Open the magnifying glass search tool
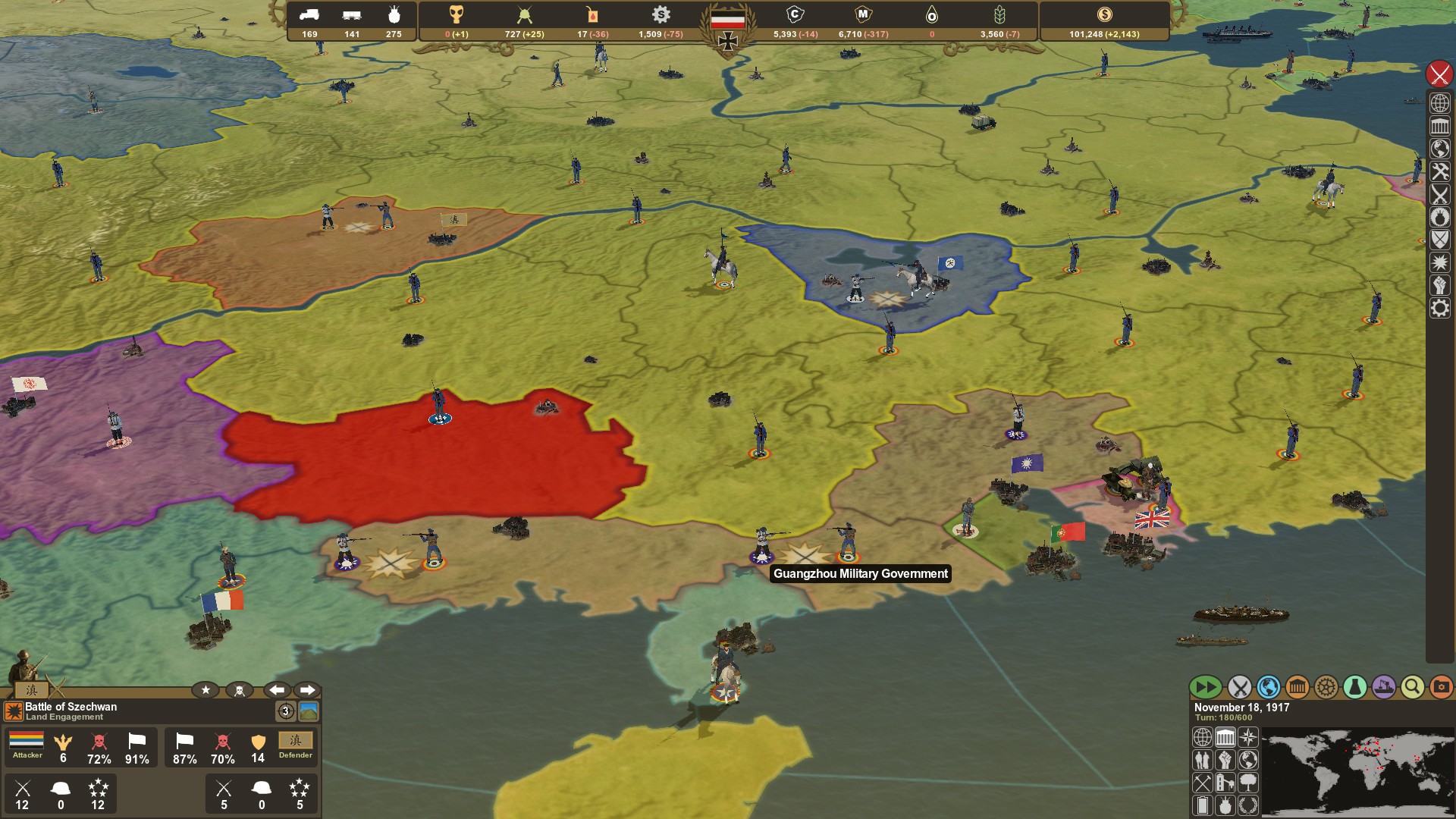 coord(1412,687)
